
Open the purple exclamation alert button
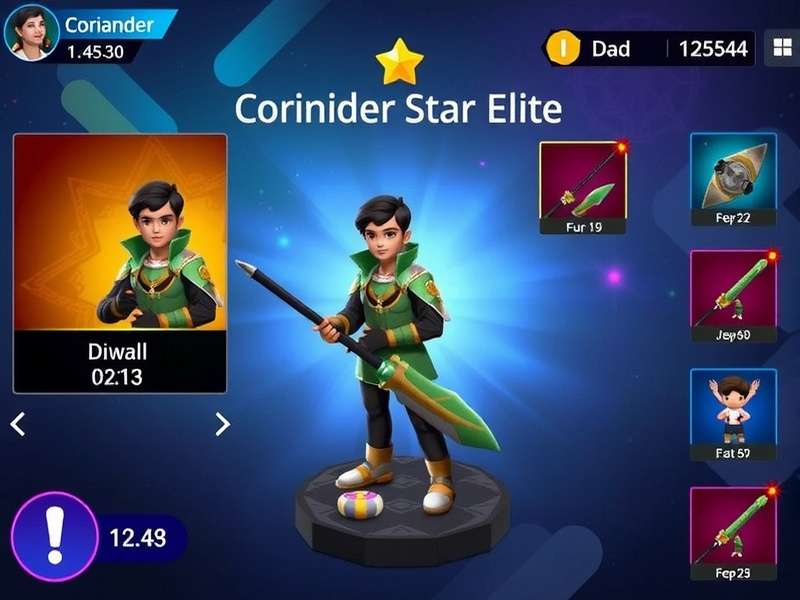53,537
